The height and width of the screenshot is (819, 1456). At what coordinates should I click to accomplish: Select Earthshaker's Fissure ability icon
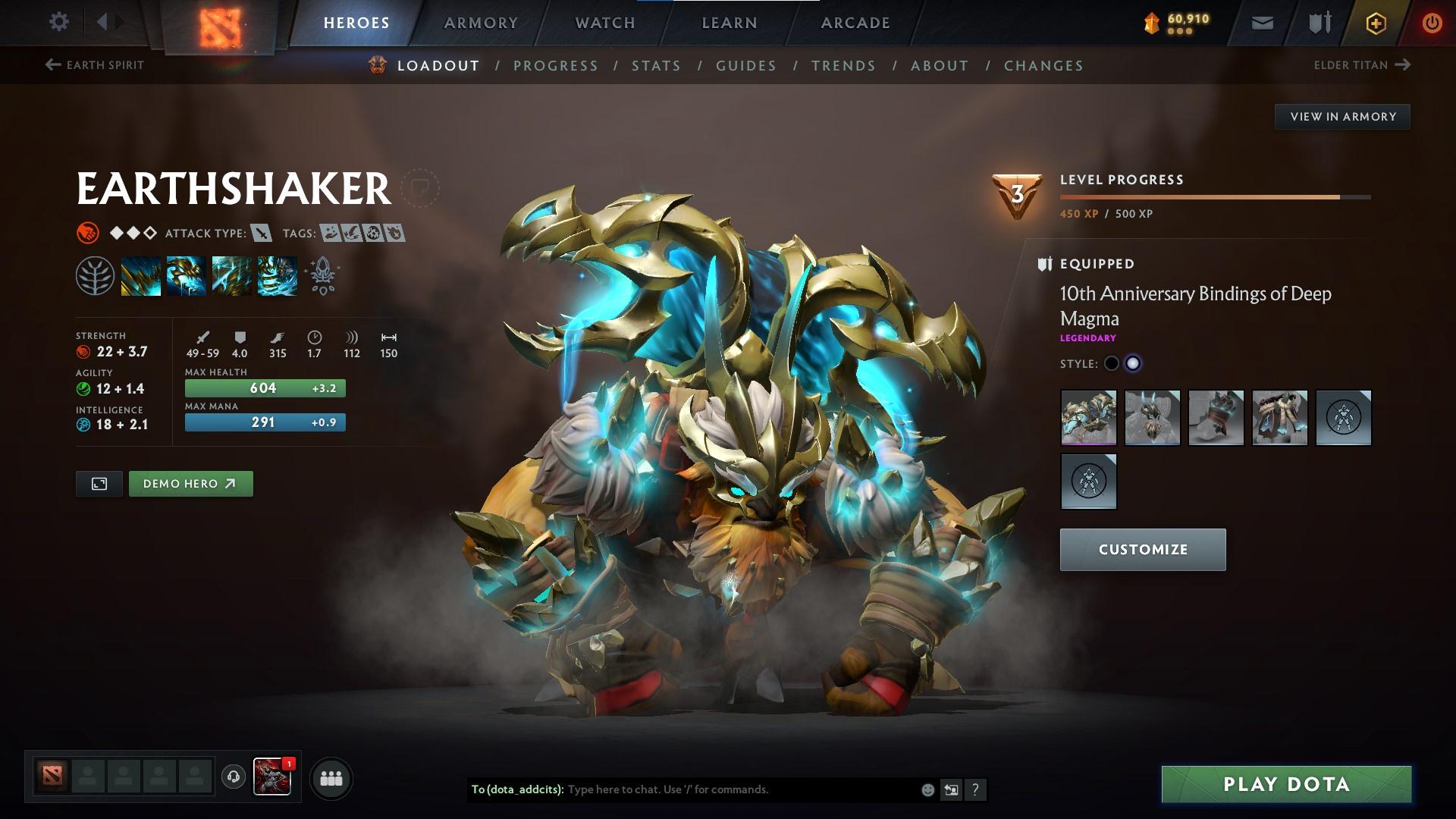point(141,275)
